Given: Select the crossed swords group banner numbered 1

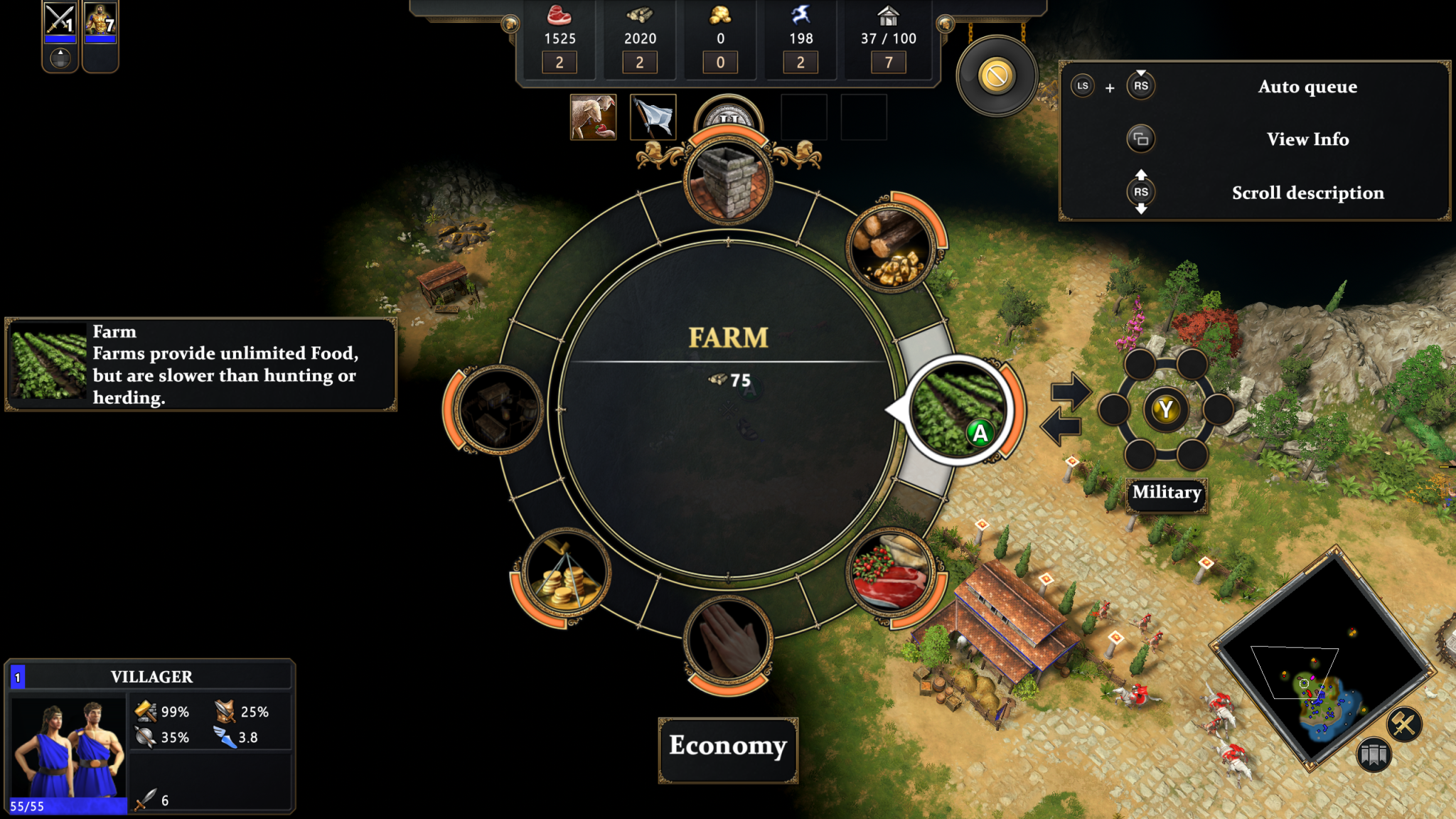Looking at the screenshot, I should click(x=60, y=21).
